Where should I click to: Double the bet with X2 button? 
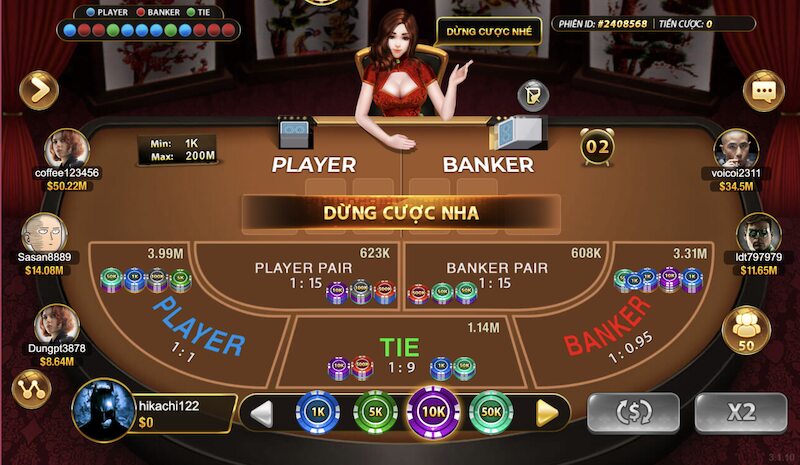tap(741, 412)
